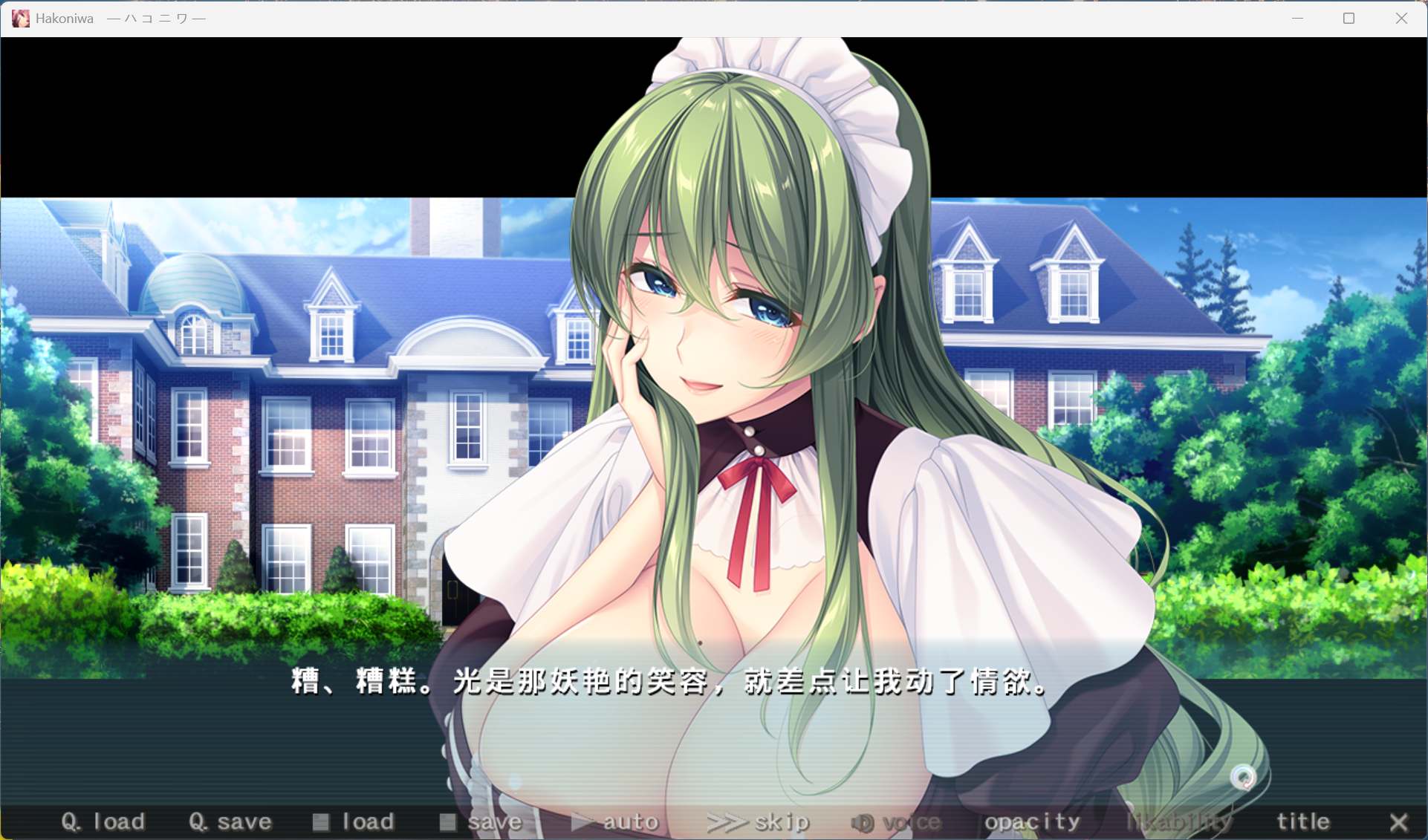The width and height of the screenshot is (1428, 840).
Task: Click the Q quick-load icon
Action: (71, 821)
